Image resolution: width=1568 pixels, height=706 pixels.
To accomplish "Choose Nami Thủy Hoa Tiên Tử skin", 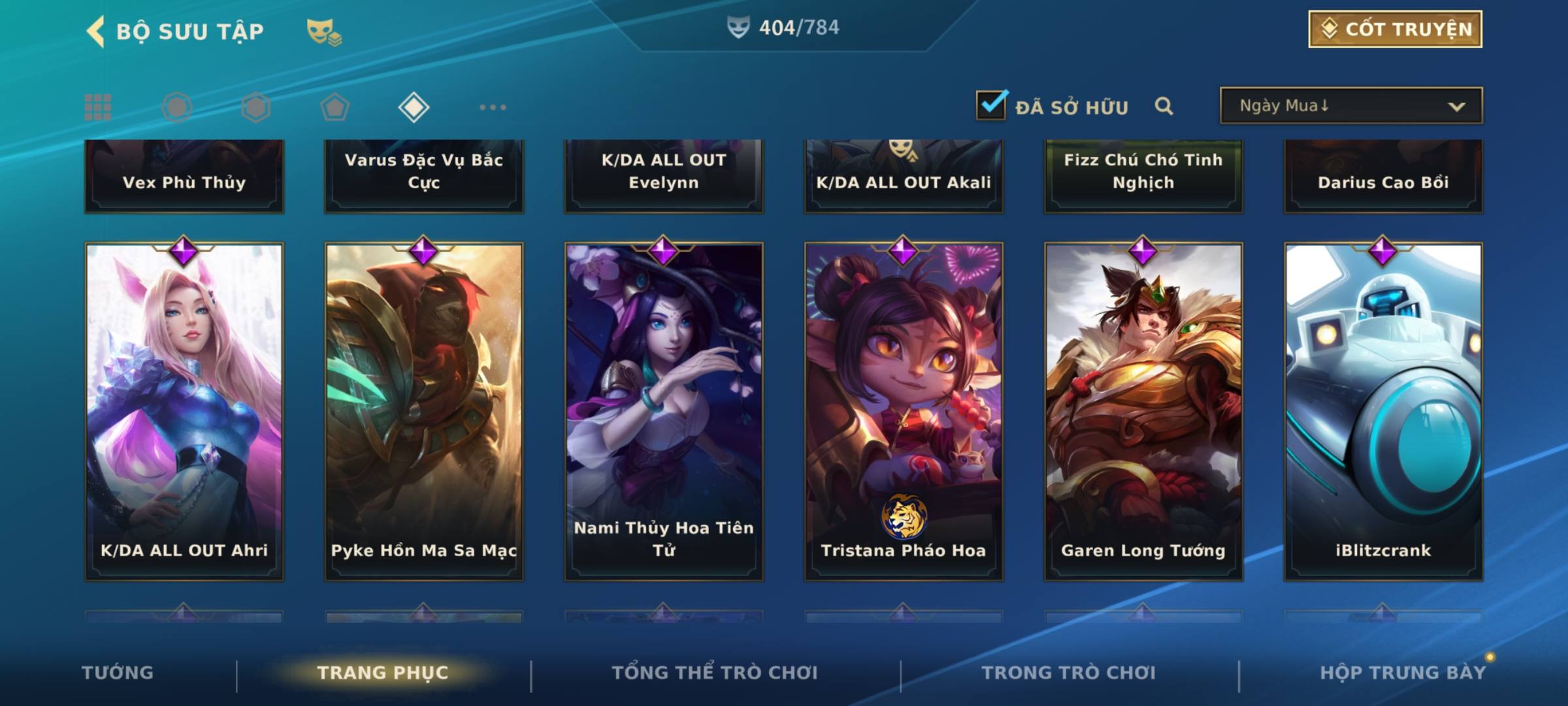I will pos(664,412).
